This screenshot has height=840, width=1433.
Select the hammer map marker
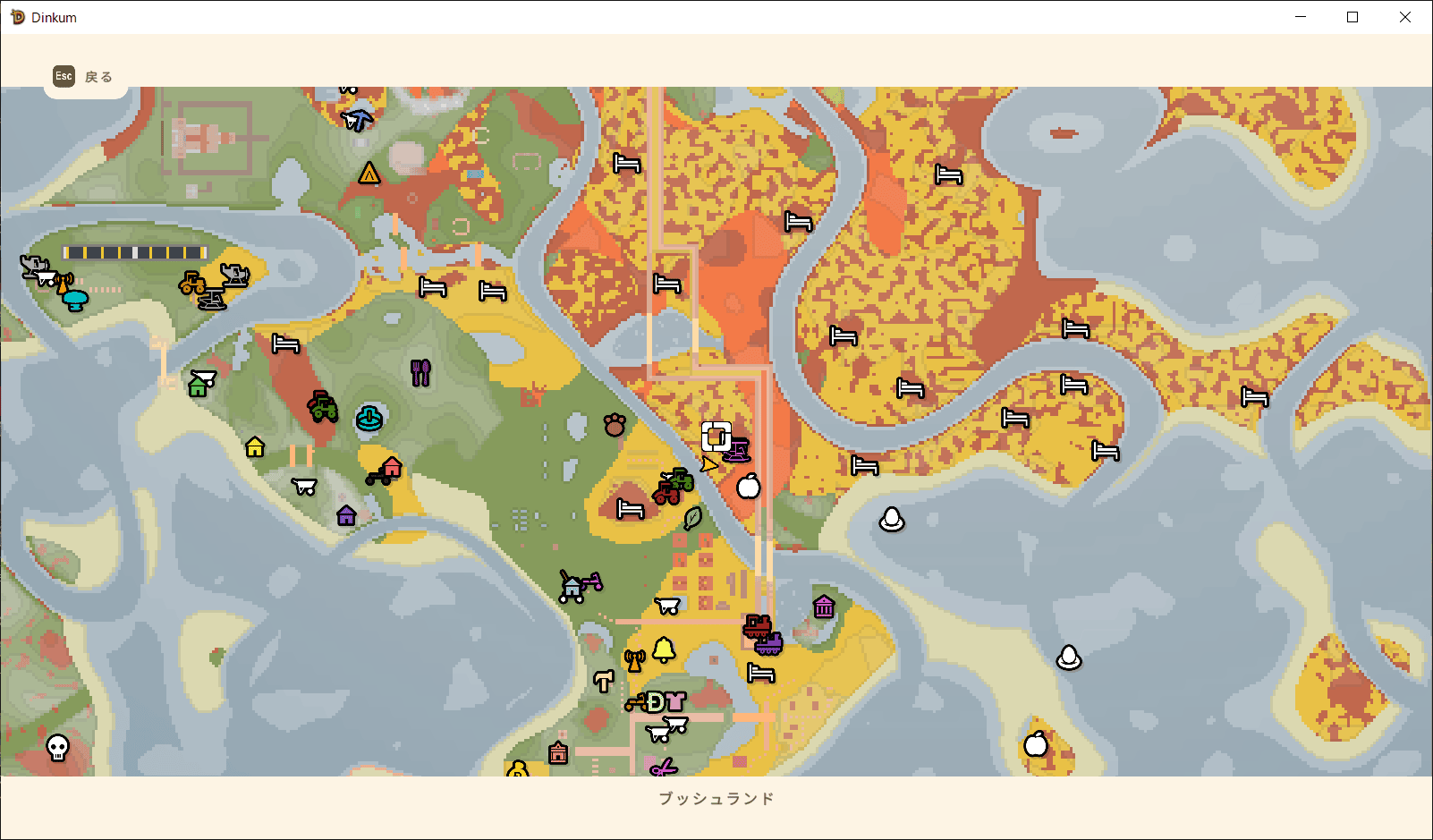[x=605, y=682]
